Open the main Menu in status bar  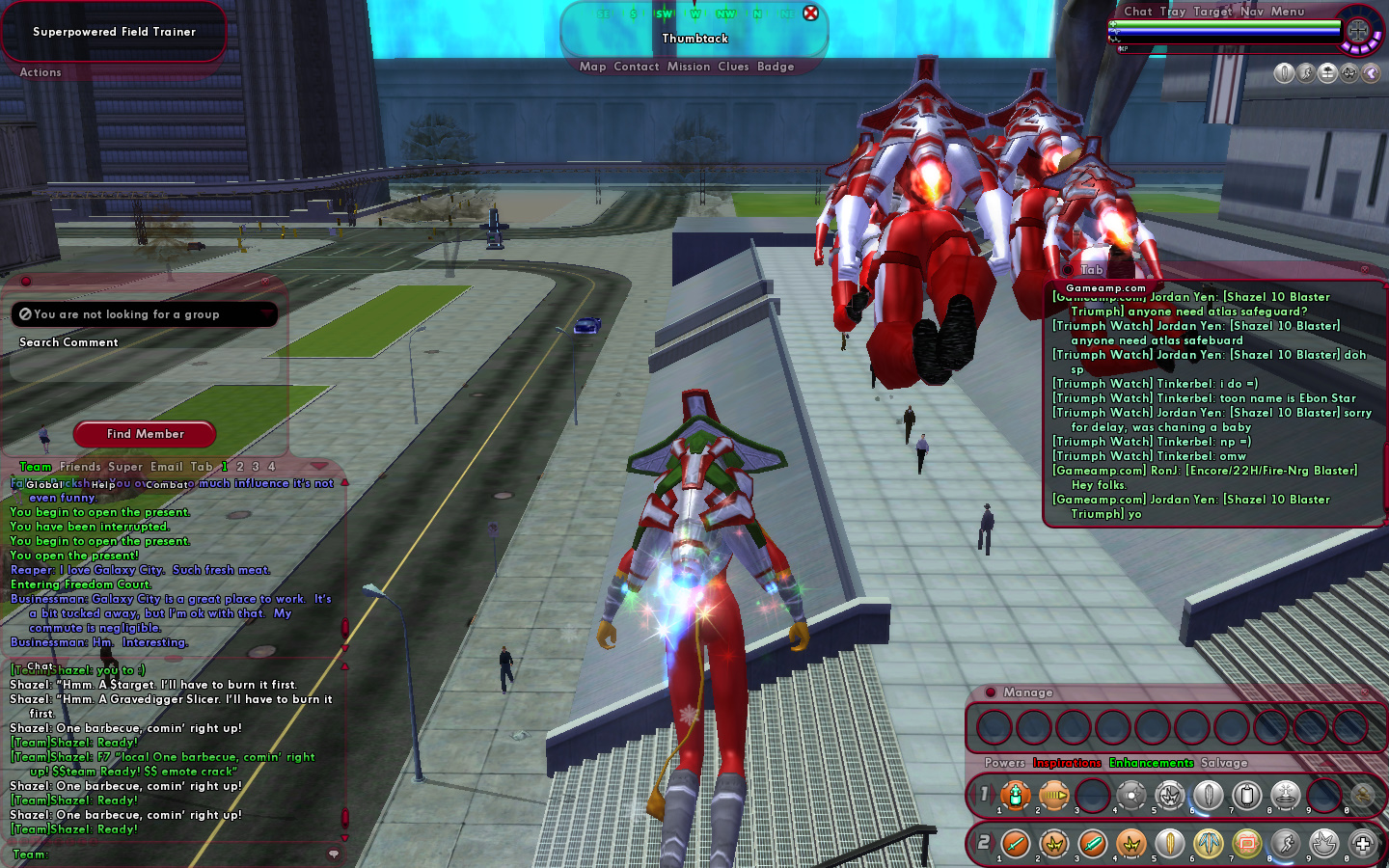(1287, 12)
